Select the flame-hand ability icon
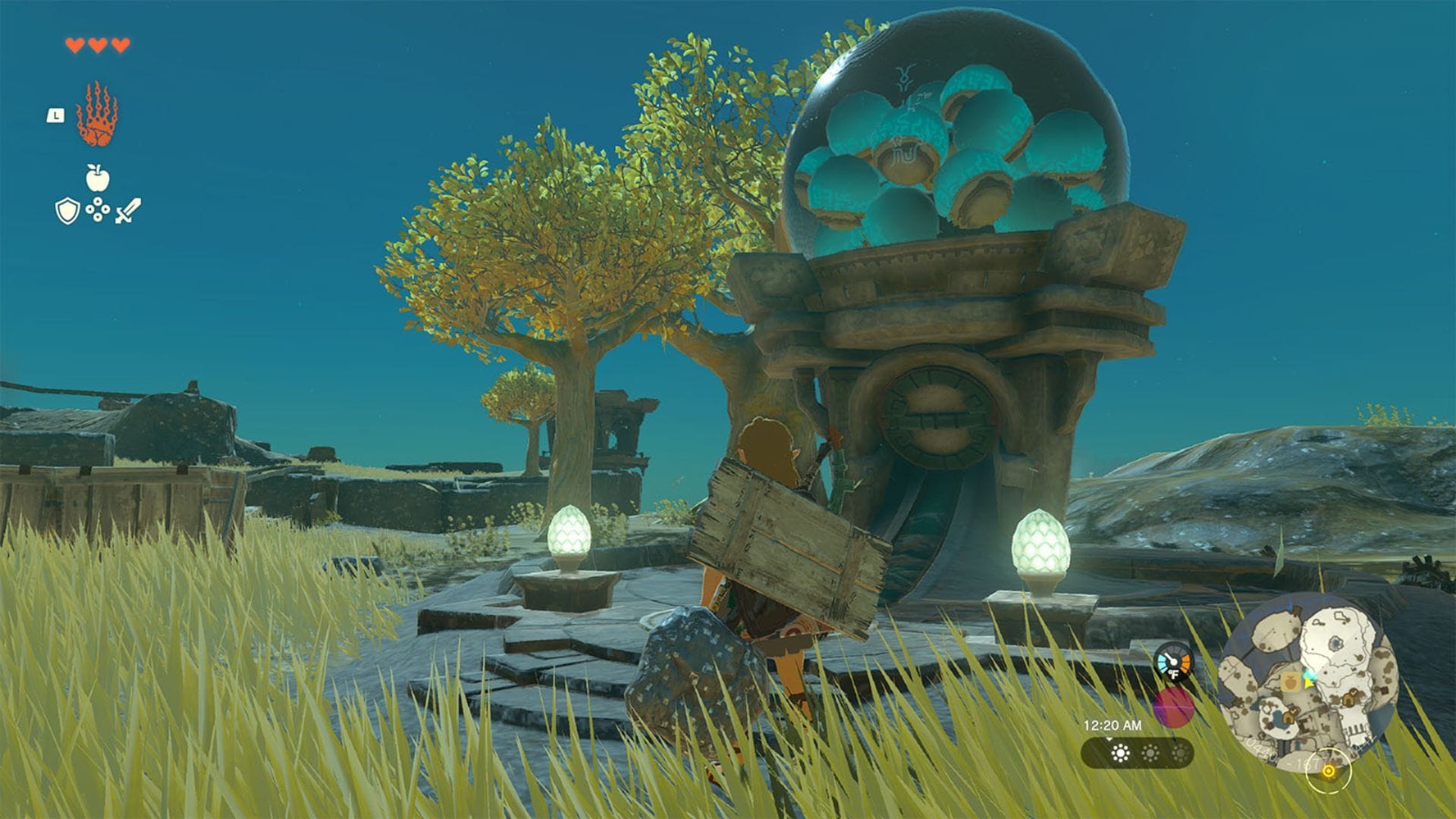1456x819 pixels. click(x=96, y=112)
